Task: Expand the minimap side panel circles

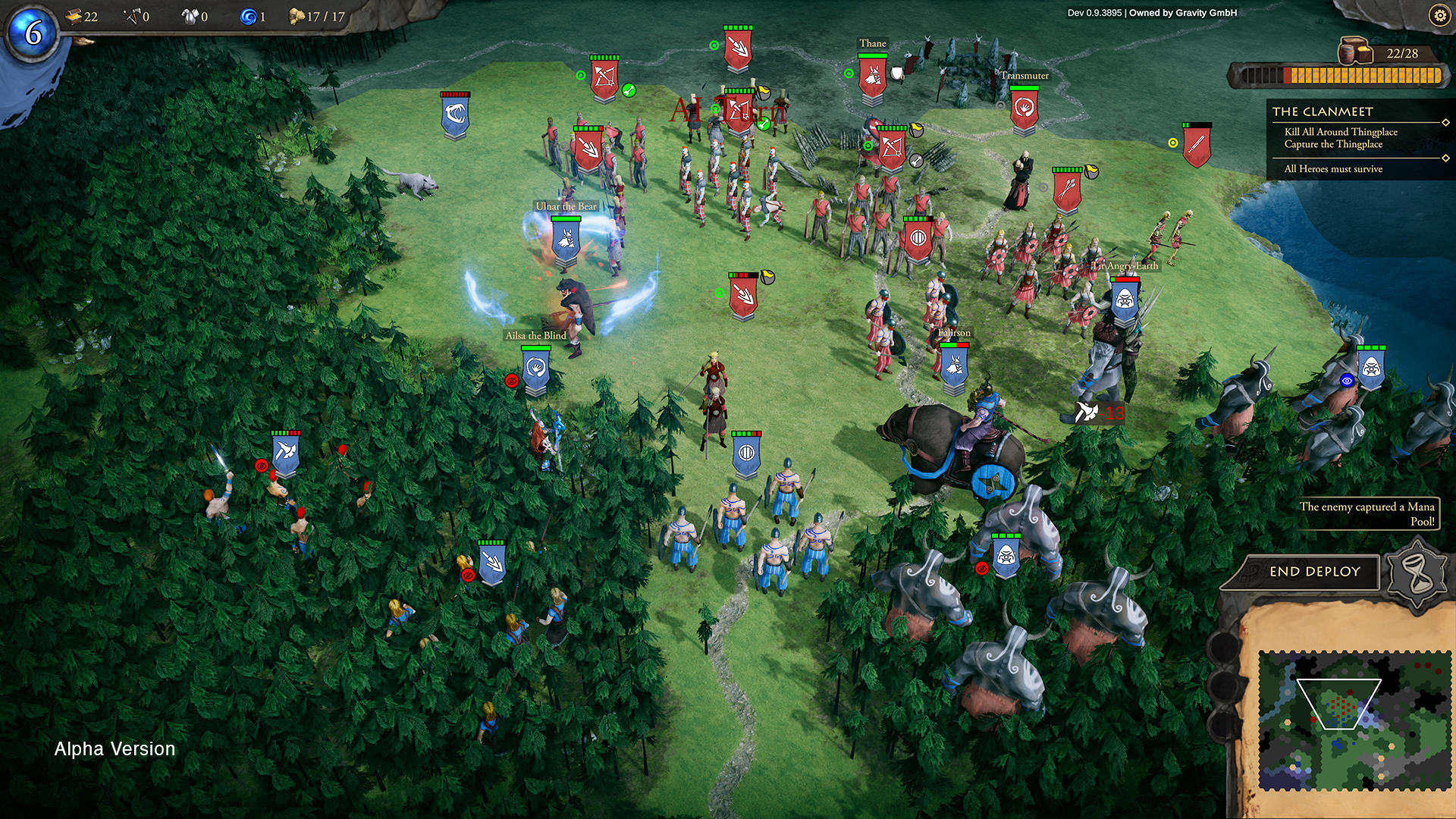Action: tap(1222, 682)
